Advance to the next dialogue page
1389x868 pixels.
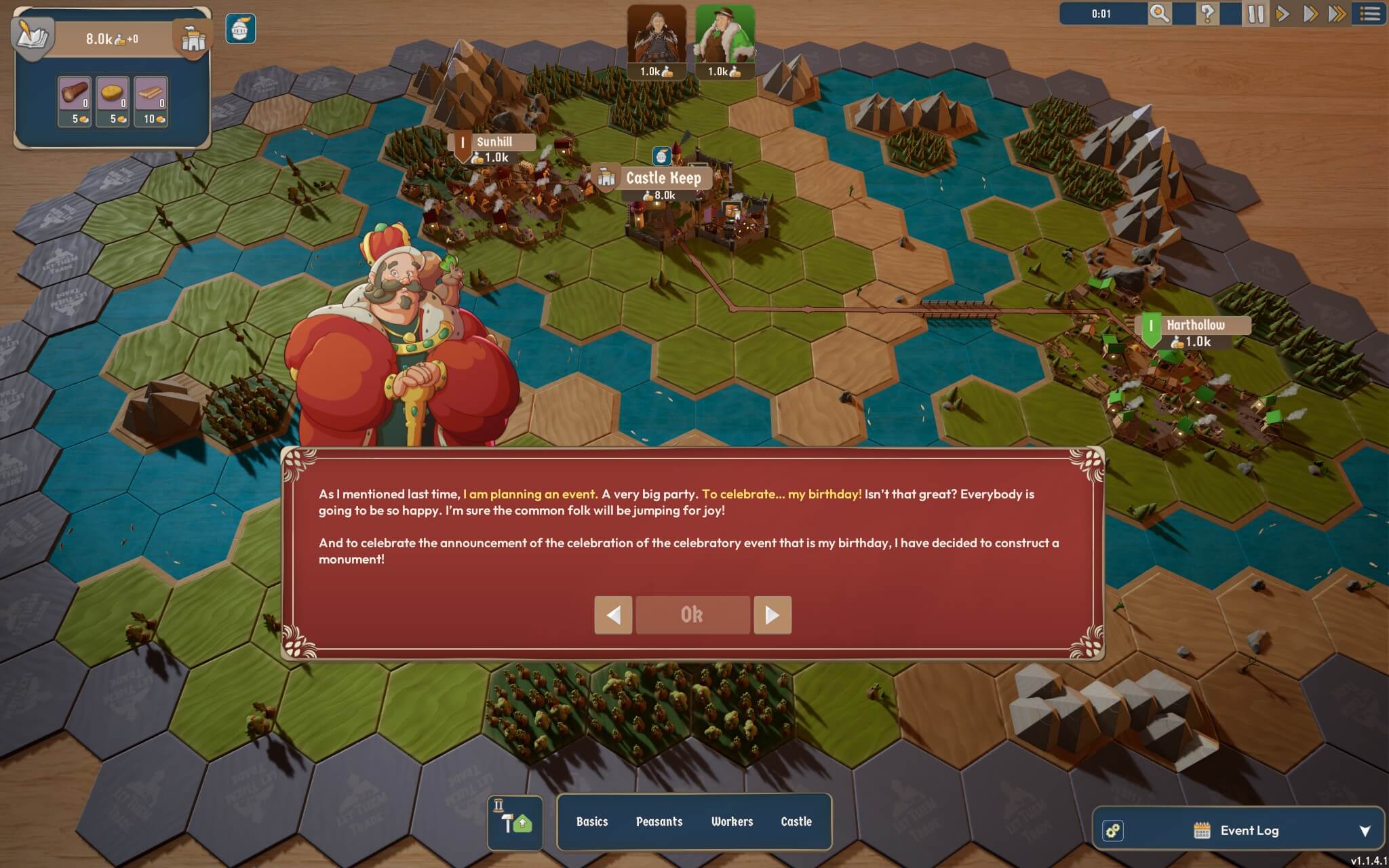coord(772,615)
